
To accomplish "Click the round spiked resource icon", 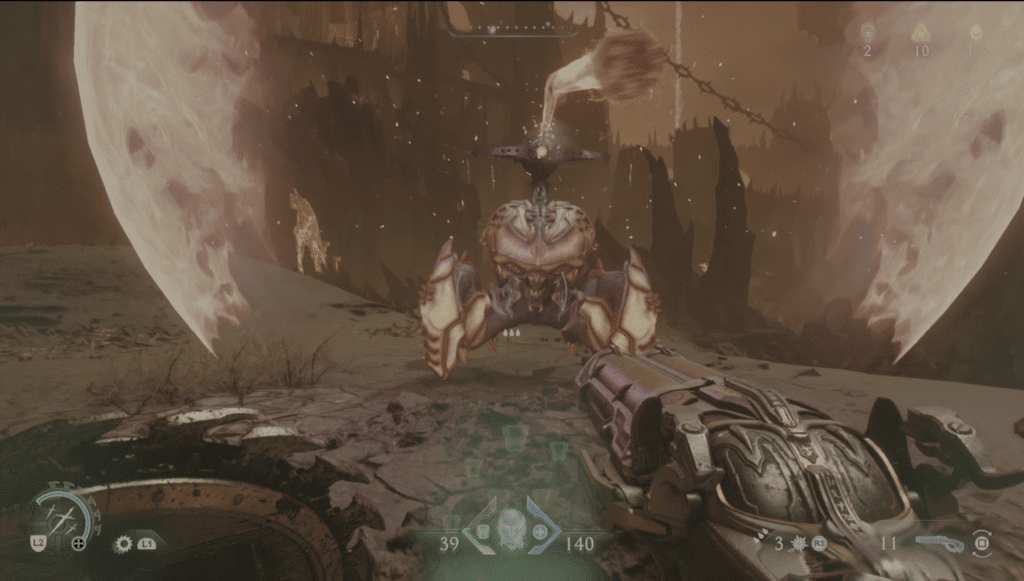I will [x=868, y=32].
